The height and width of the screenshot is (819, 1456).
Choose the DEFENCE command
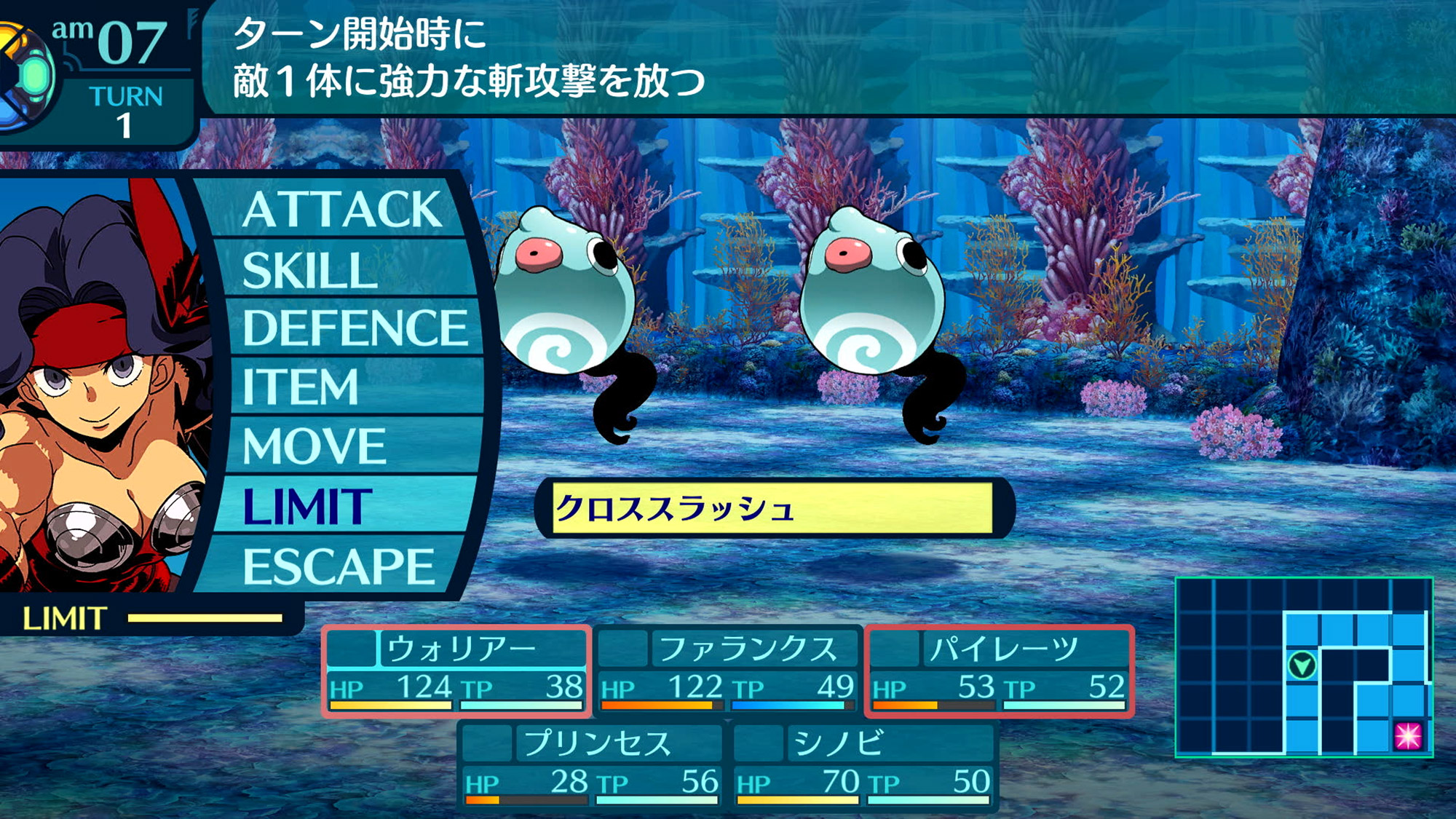coord(355,328)
